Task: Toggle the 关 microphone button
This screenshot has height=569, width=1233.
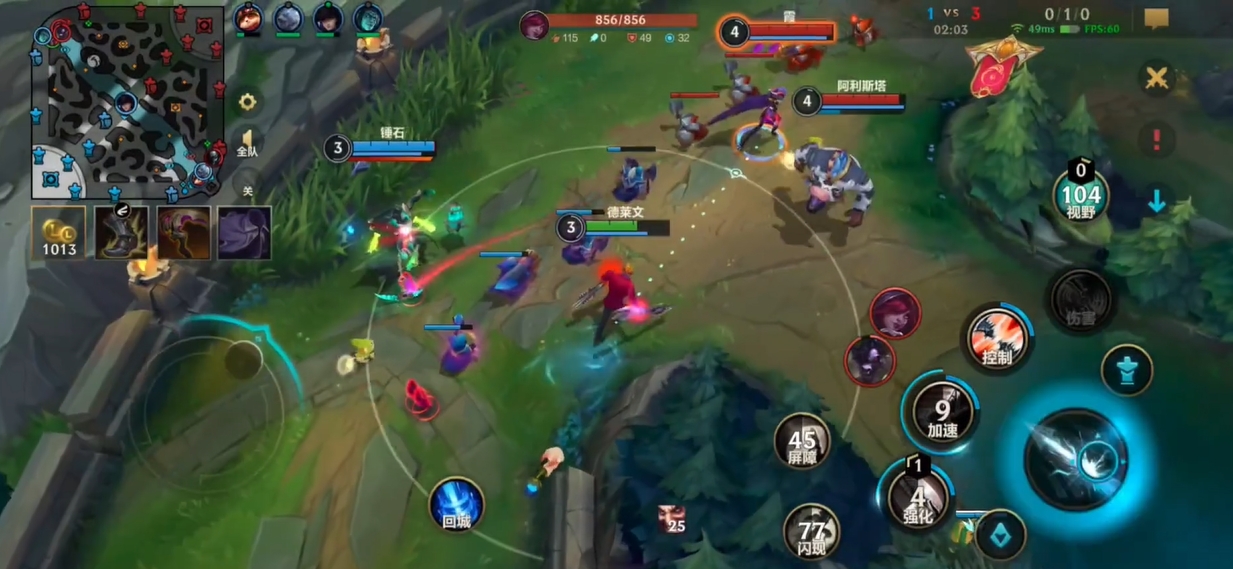Action: tap(247, 188)
